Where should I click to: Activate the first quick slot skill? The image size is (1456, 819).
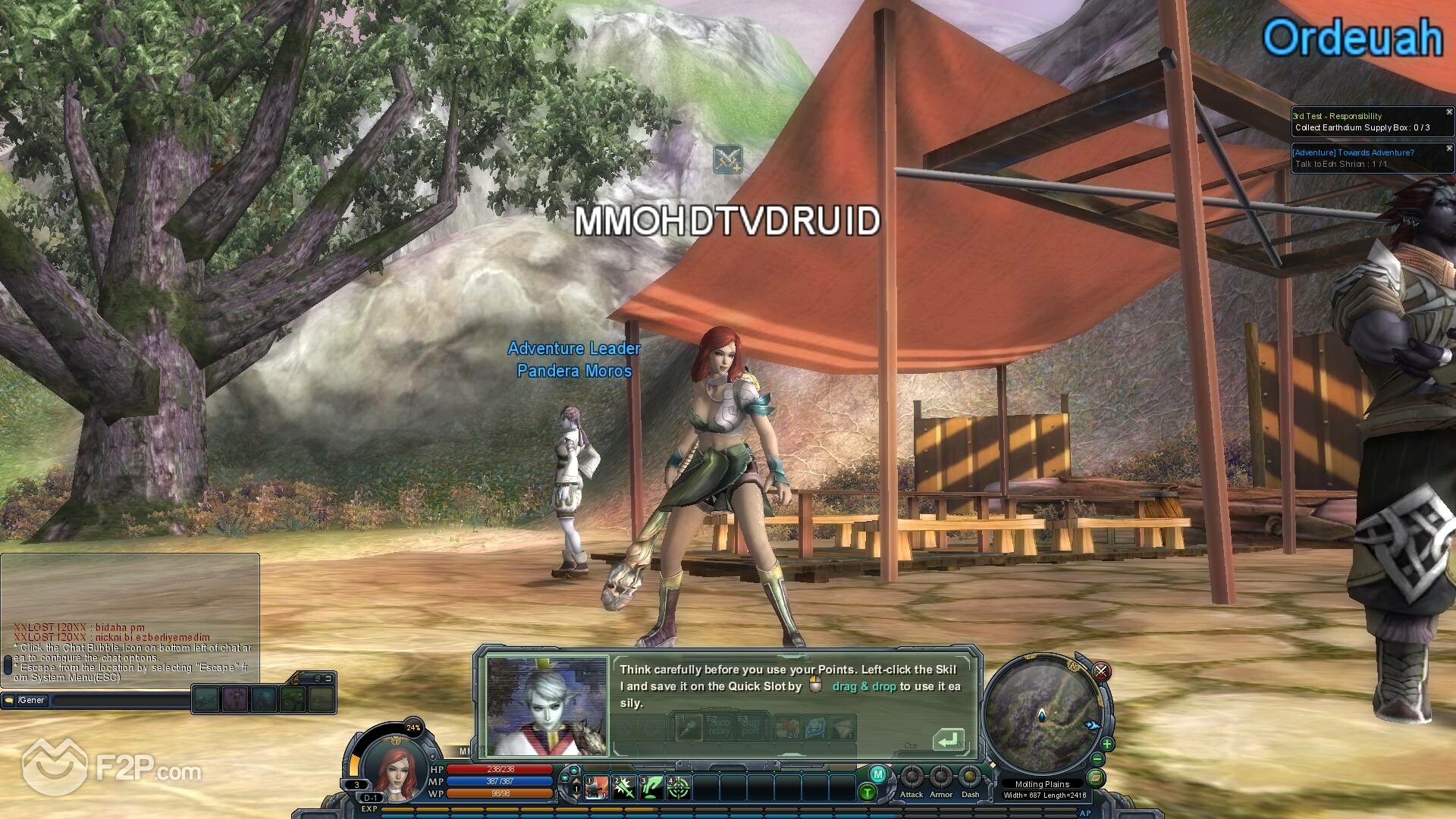tap(597, 788)
